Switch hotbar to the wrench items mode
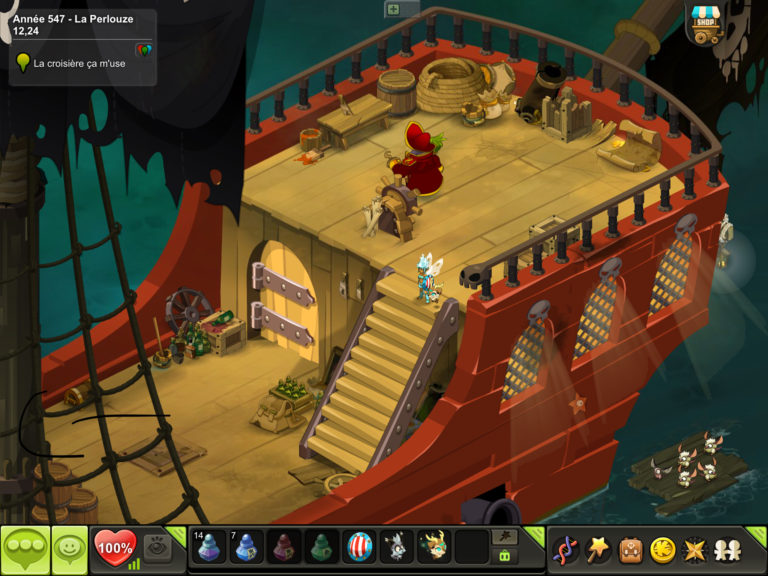768x576 pixels. (x=505, y=537)
